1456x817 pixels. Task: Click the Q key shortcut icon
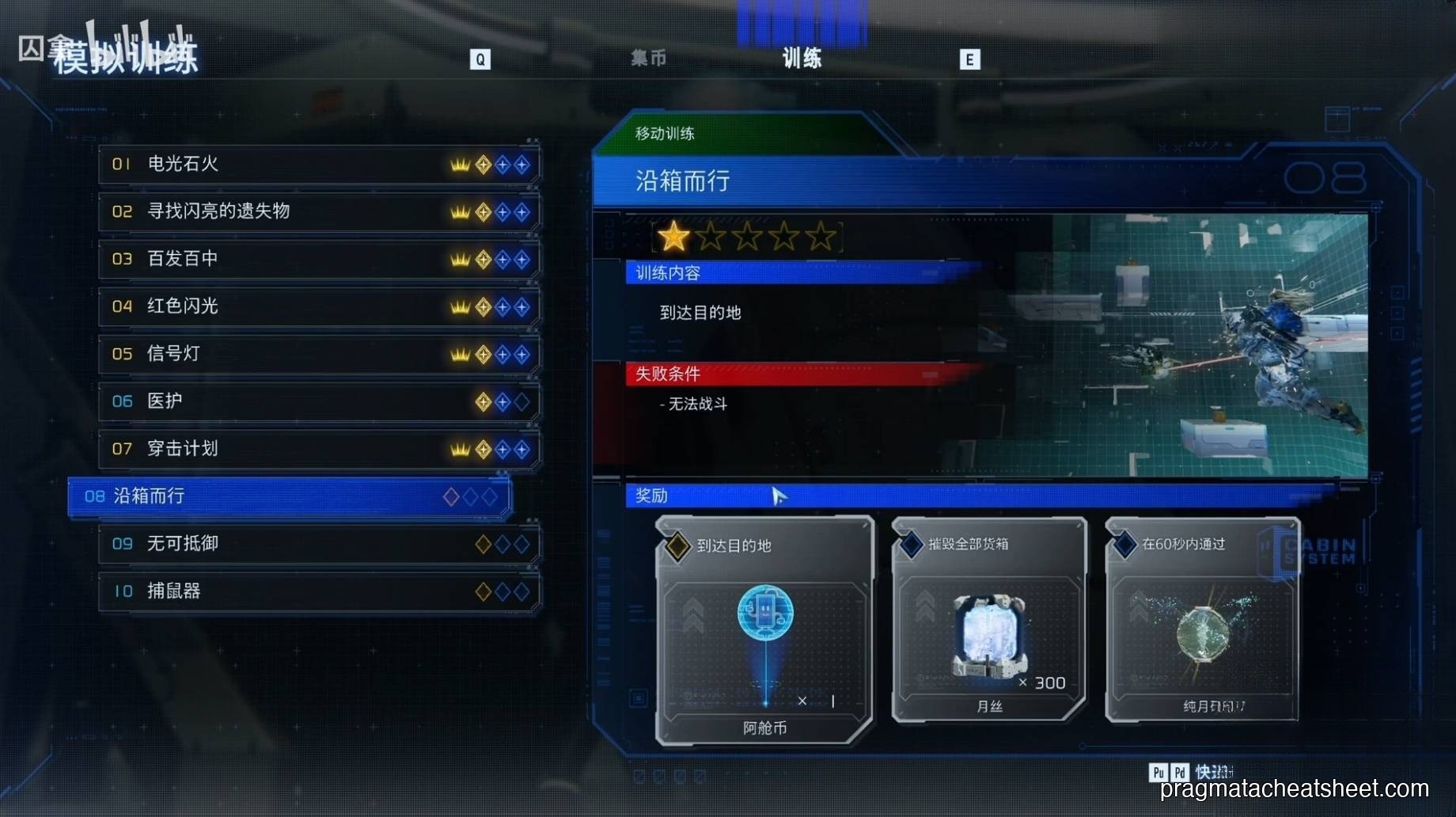(x=480, y=59)
